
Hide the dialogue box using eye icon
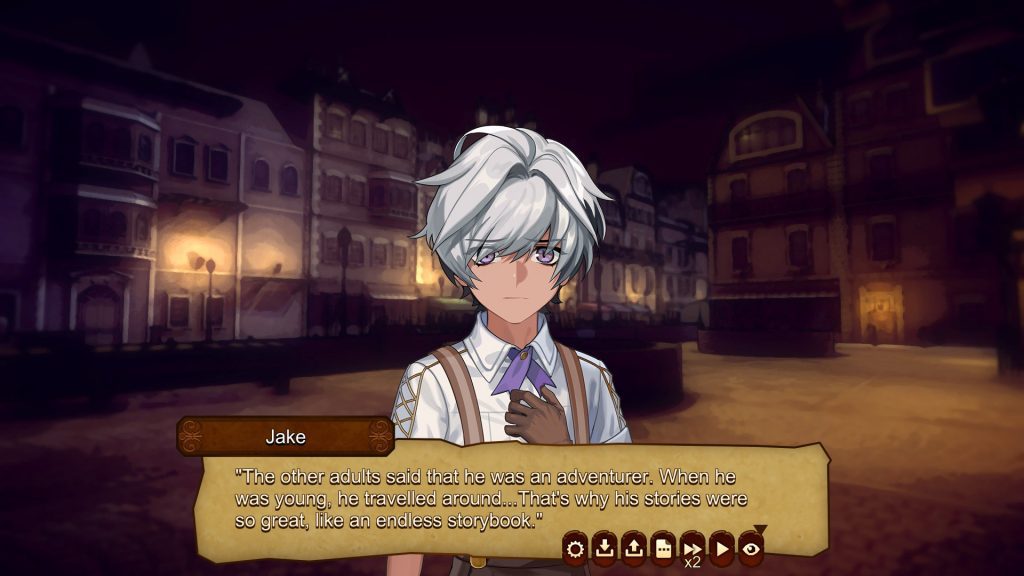(750, 547)
